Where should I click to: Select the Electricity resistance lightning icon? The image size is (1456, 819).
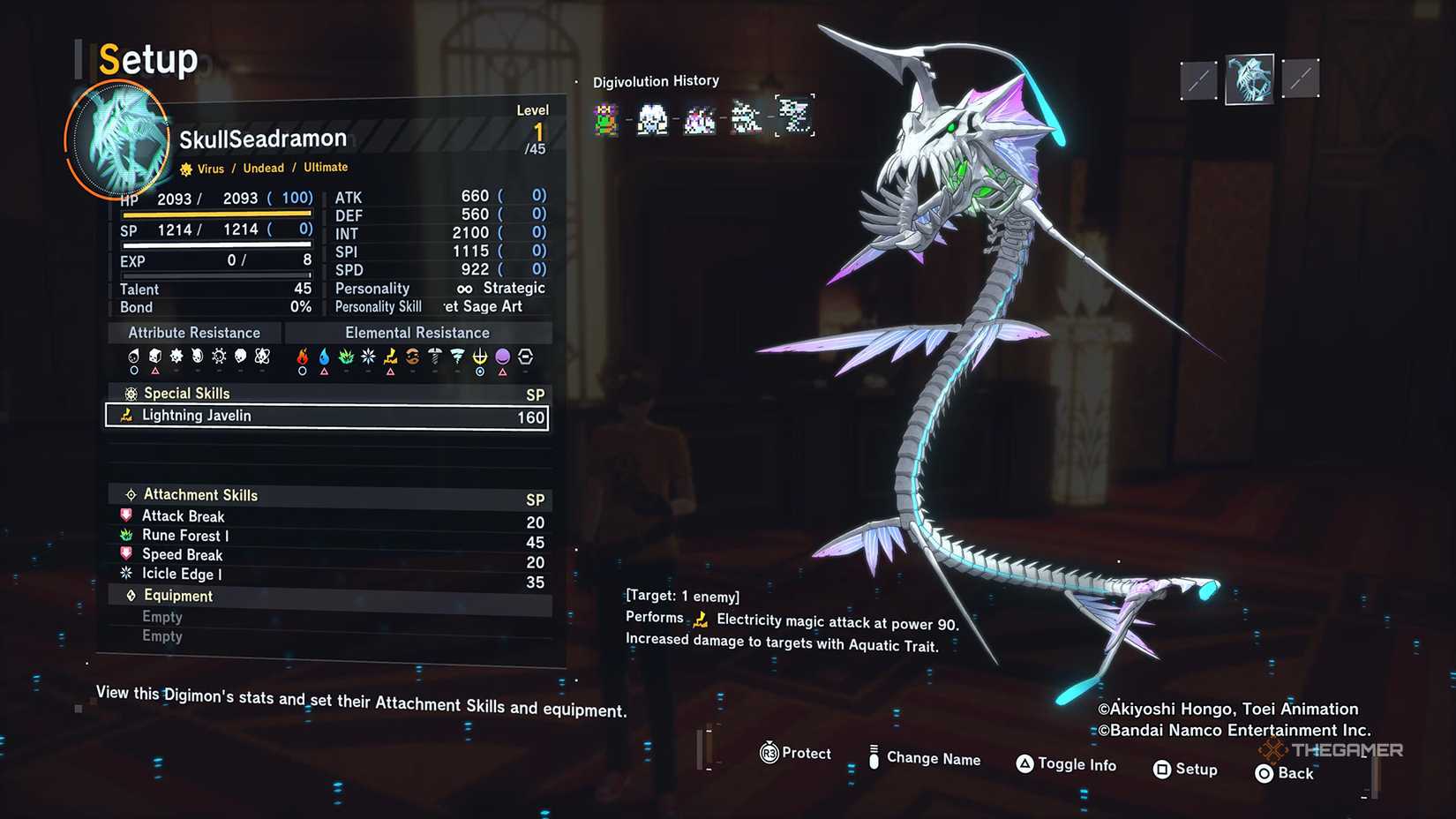[391, 357]
